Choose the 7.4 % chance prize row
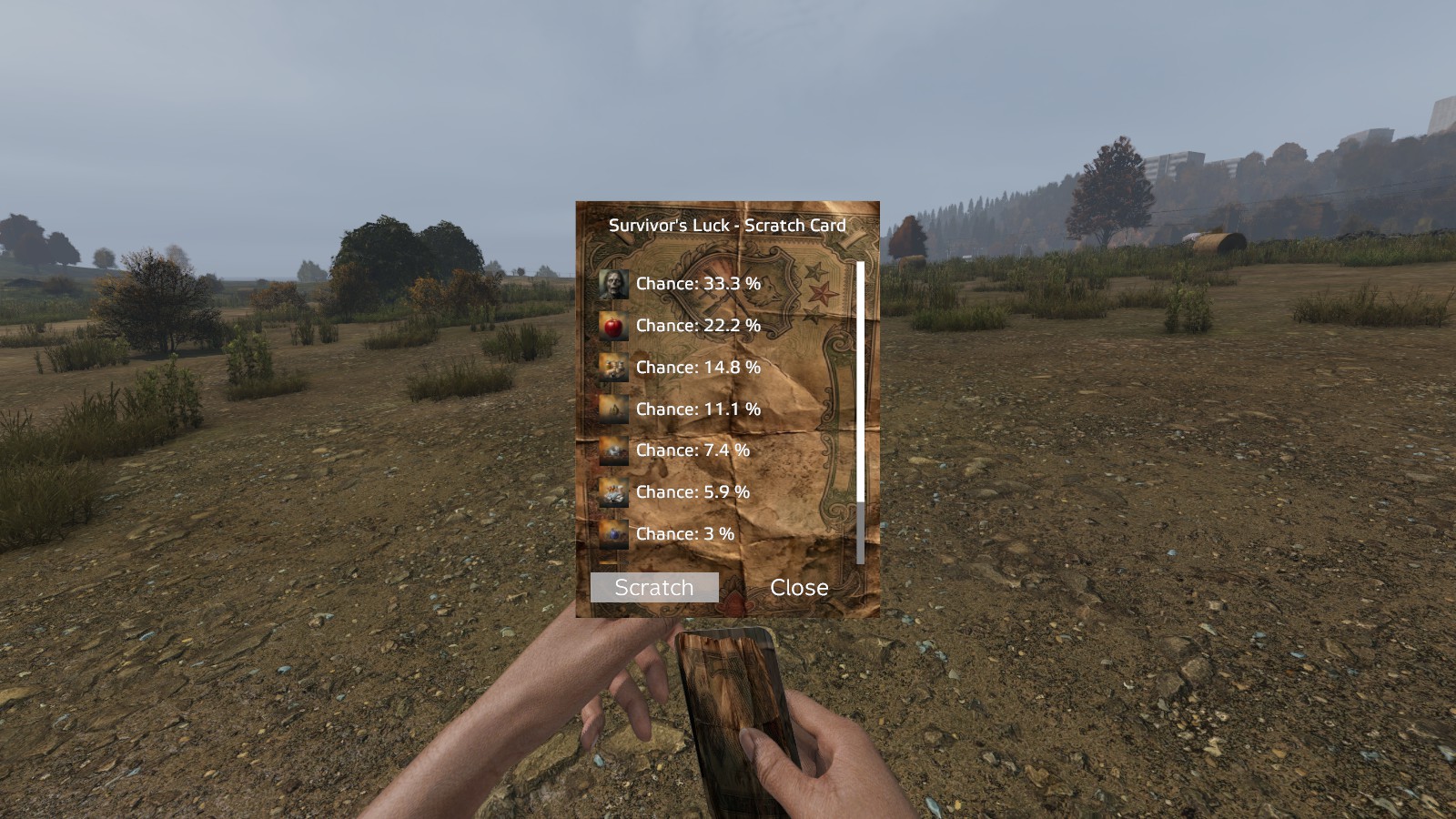This screenshot has height=819, width=1456. coord(692,450)
